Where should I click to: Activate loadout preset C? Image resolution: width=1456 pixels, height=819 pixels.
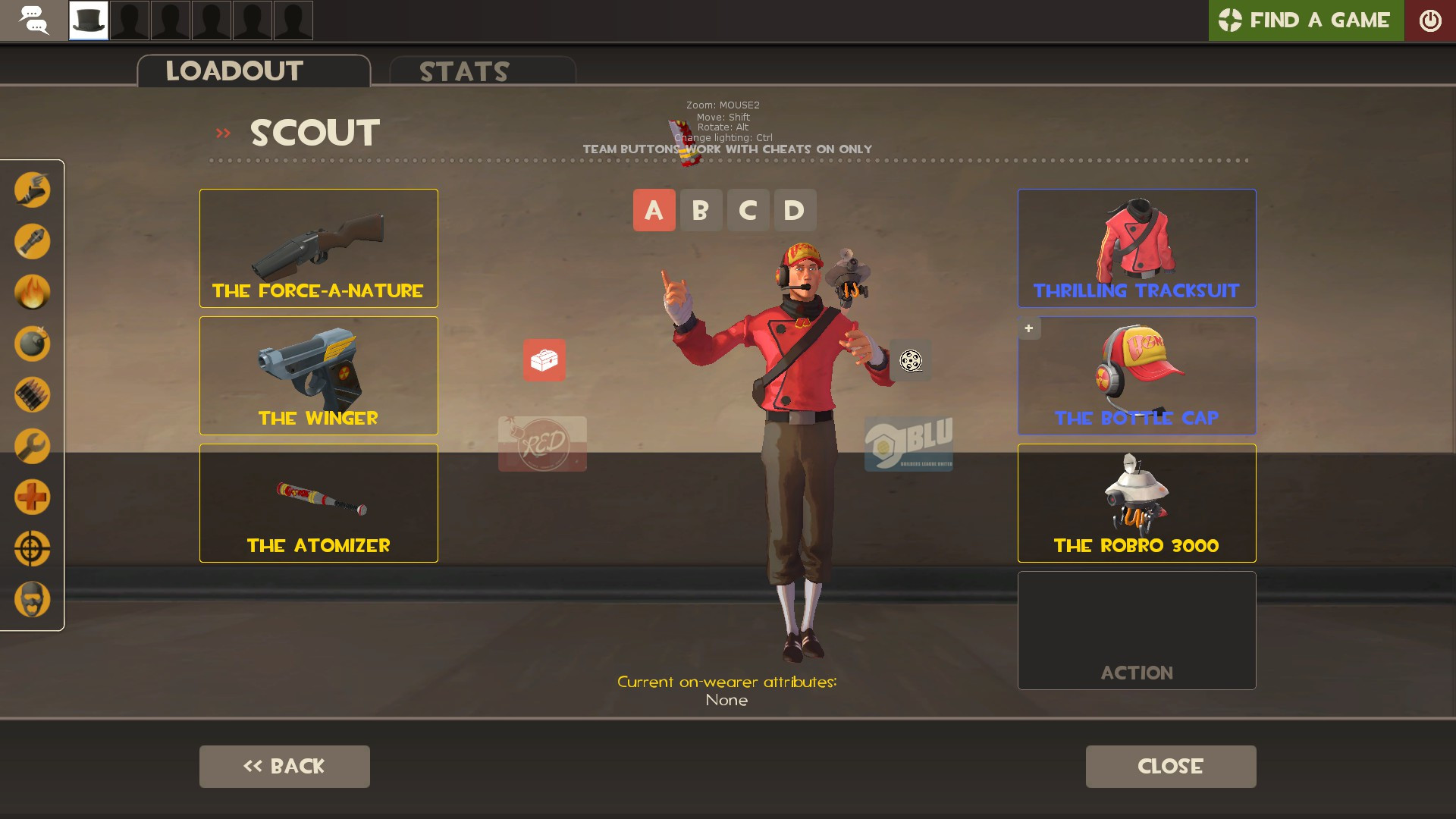748,210
